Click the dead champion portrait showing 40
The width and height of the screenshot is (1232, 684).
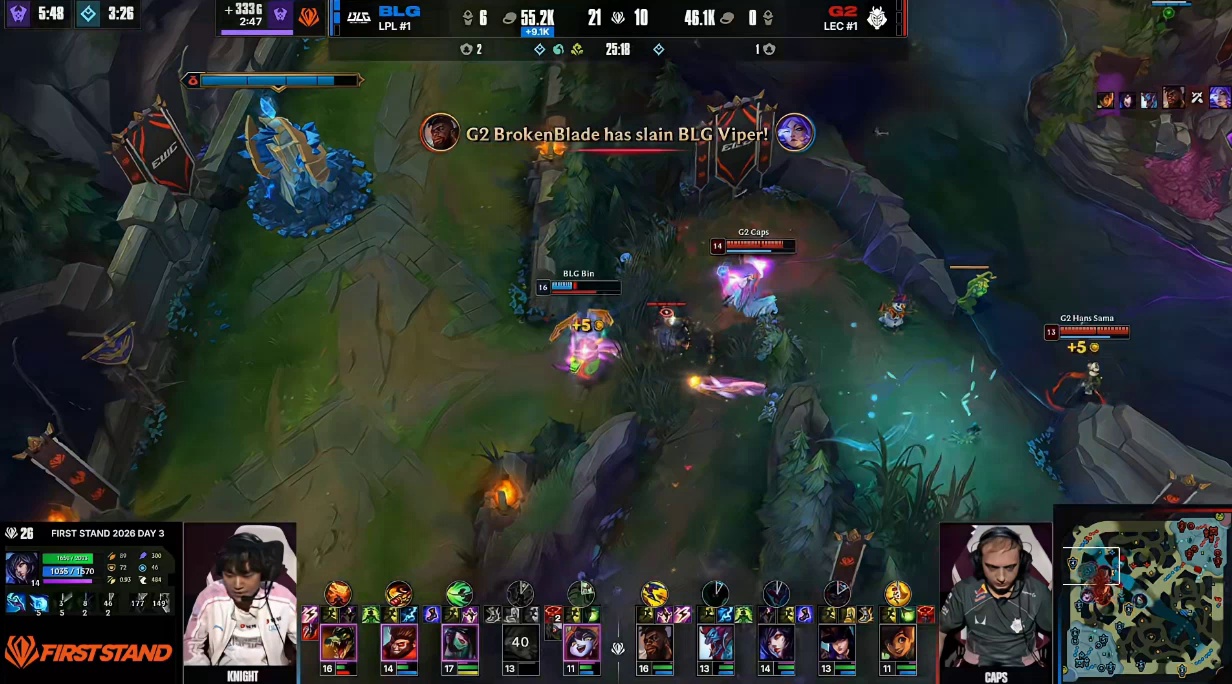click(x=520, y=642)
